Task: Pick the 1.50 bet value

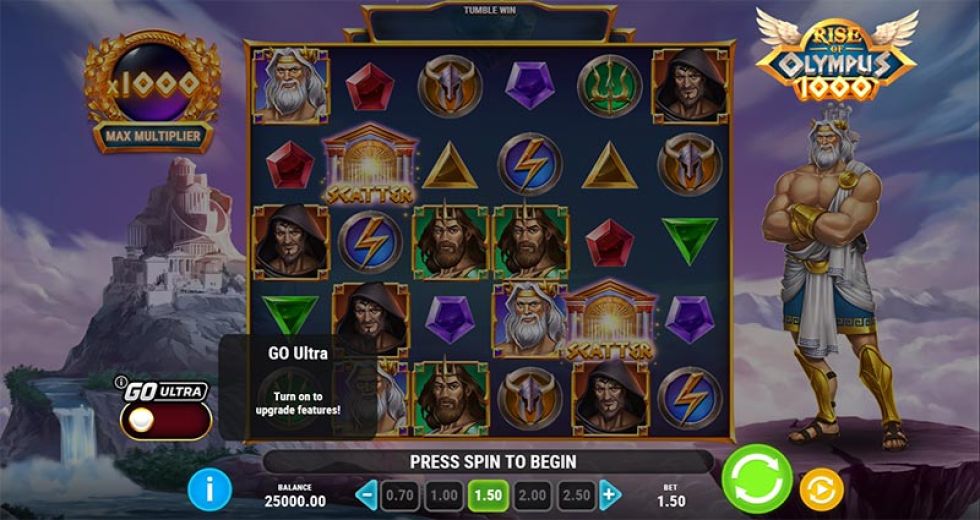Action: 488,494
